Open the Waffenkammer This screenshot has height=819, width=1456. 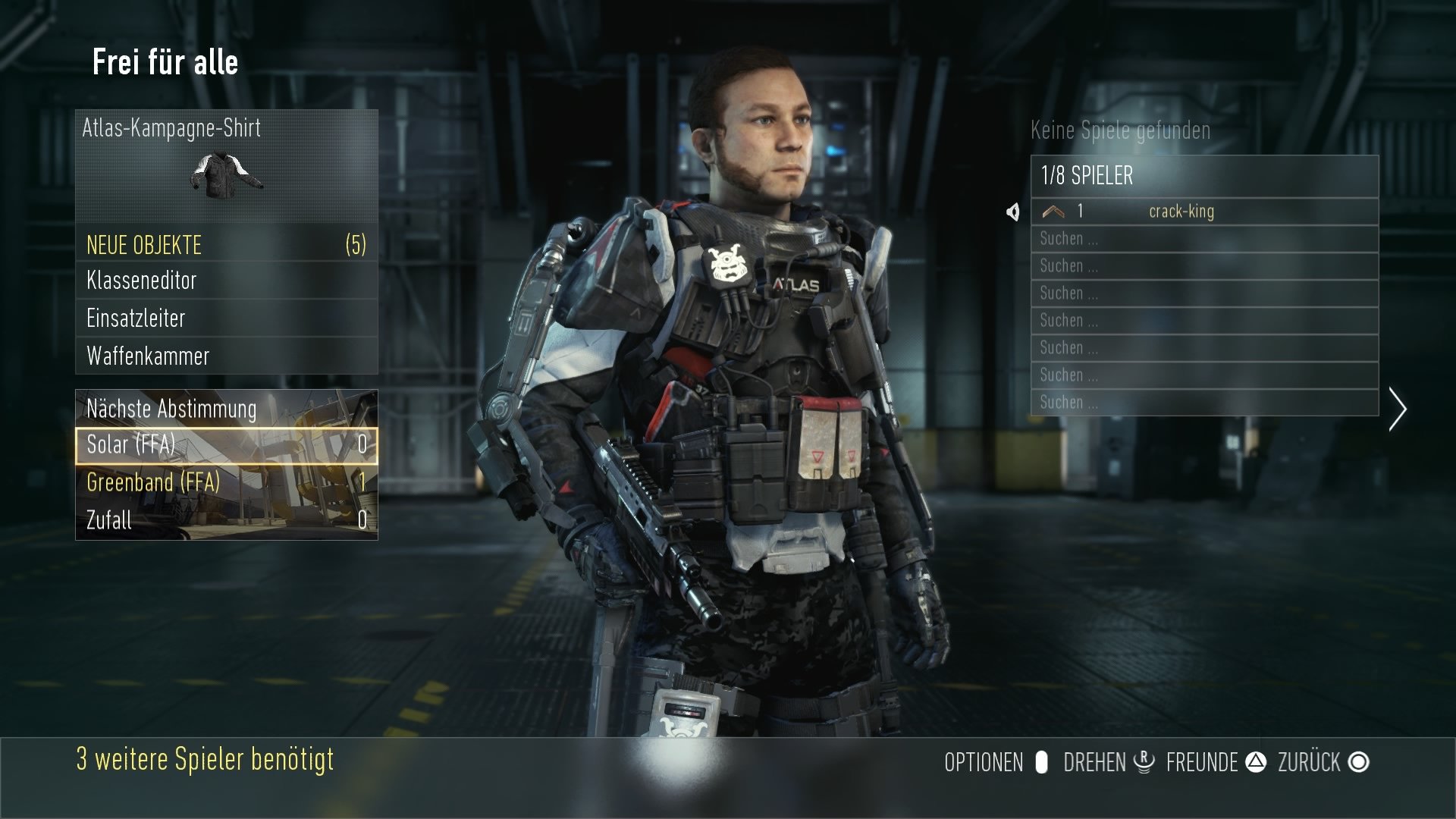[147, 356]
